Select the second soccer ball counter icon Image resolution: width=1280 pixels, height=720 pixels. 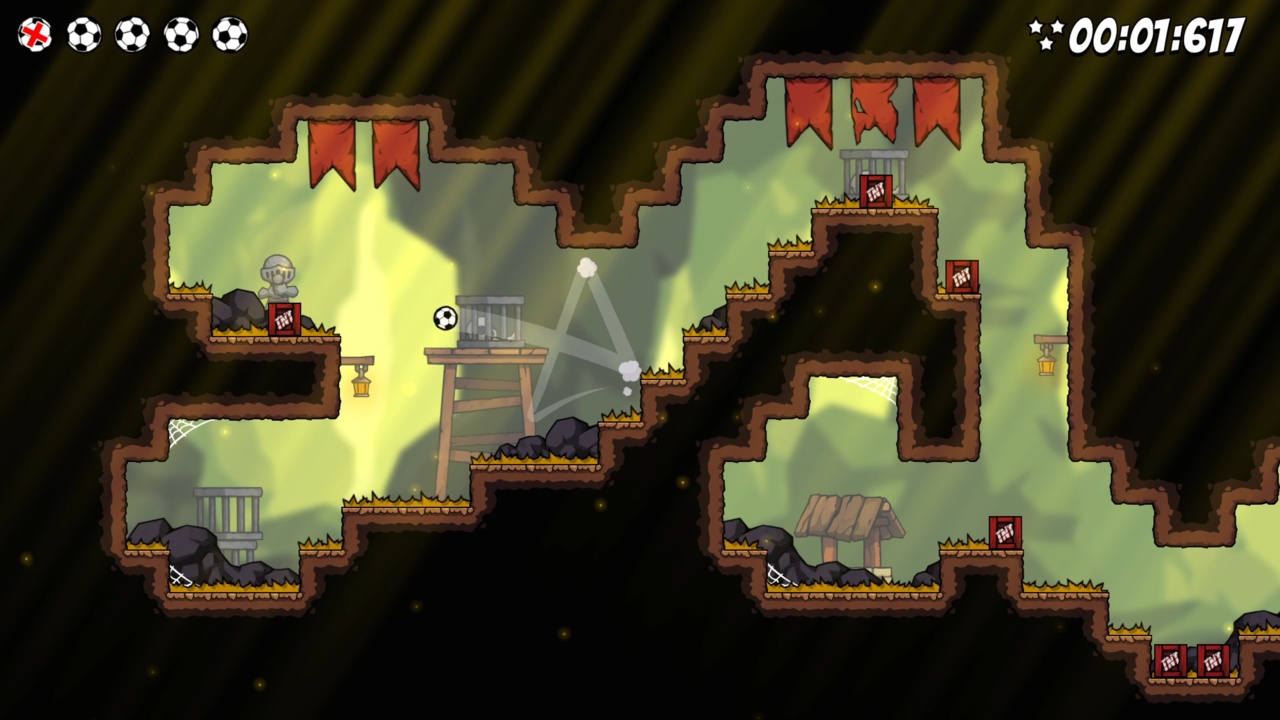point(85,35)
